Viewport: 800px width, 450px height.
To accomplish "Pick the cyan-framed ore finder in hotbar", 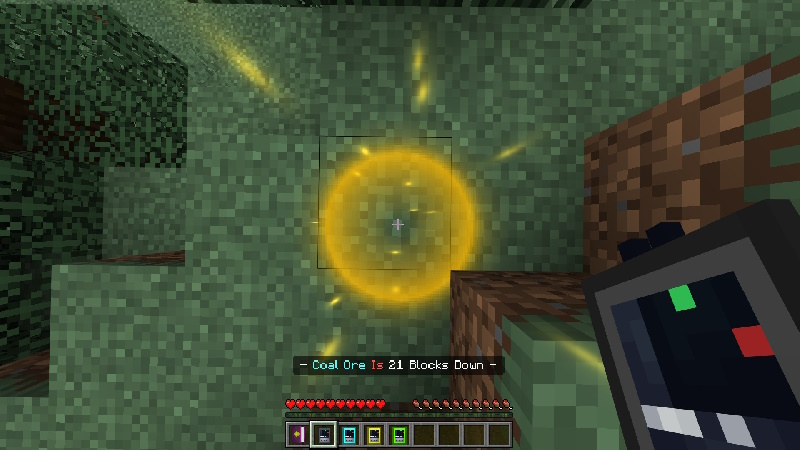I will click(x=348, y=434).
